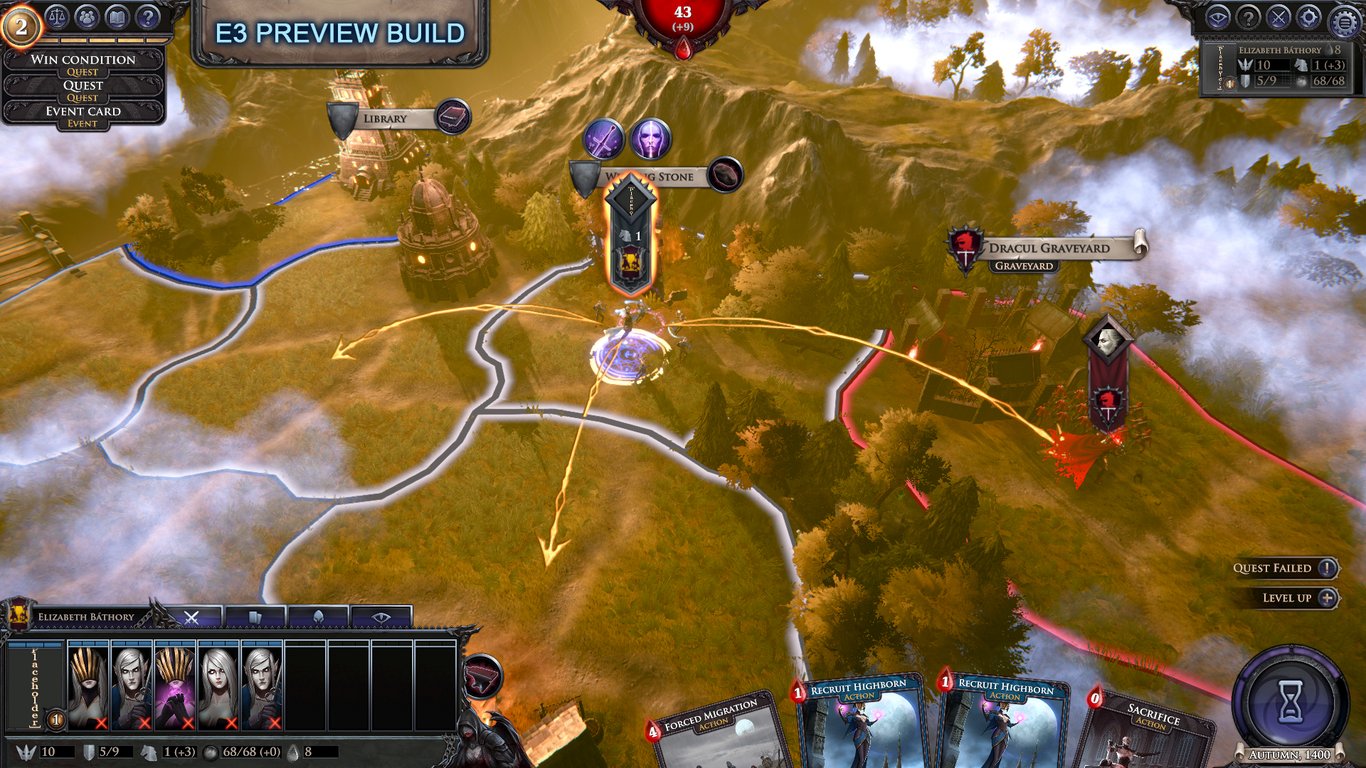Expand the Event Card entry
The height and width of the screenshot is (768, 1366).
point(83,111)
